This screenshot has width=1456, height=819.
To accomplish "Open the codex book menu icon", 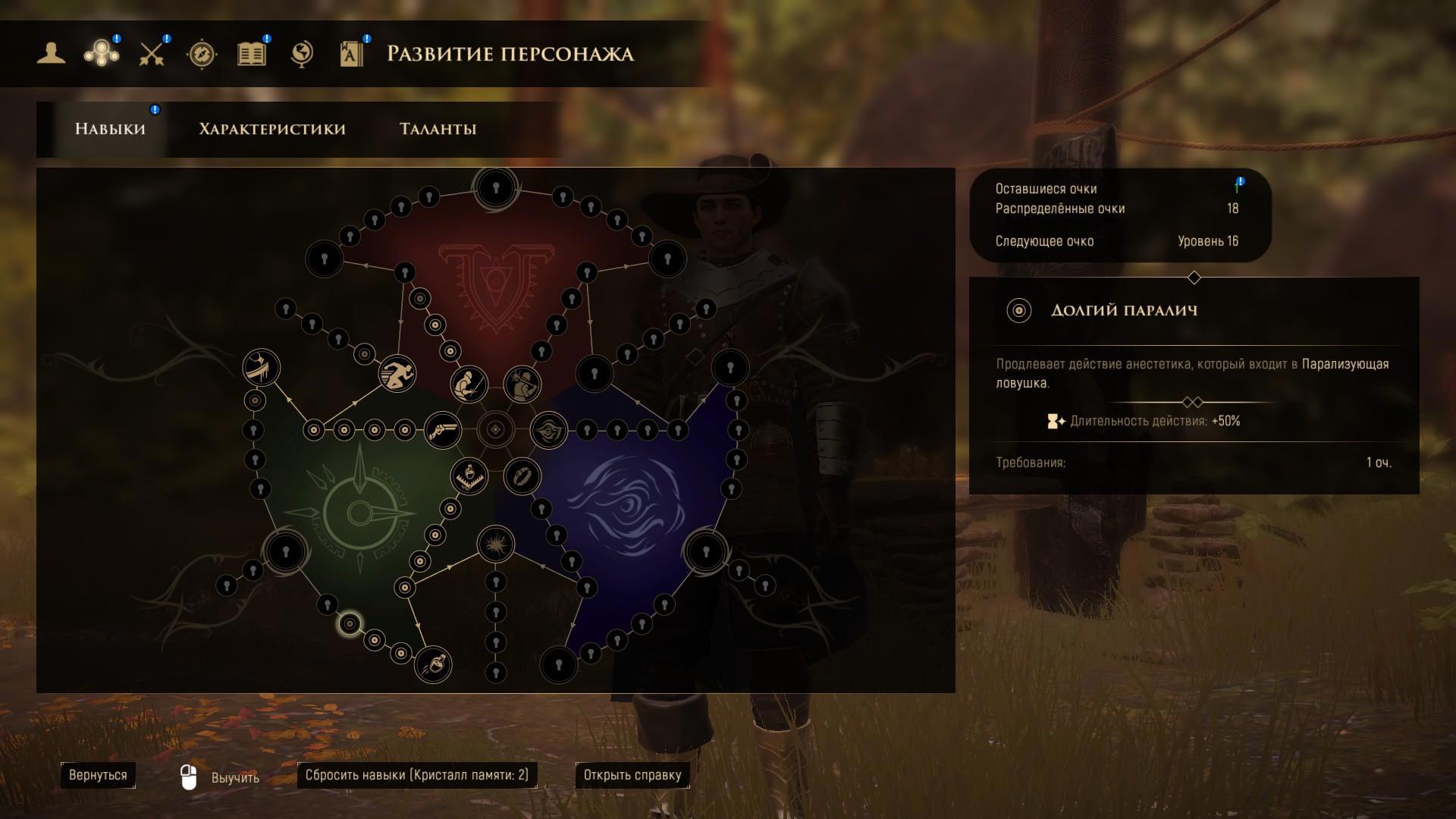I will click(x=352, y=54).
